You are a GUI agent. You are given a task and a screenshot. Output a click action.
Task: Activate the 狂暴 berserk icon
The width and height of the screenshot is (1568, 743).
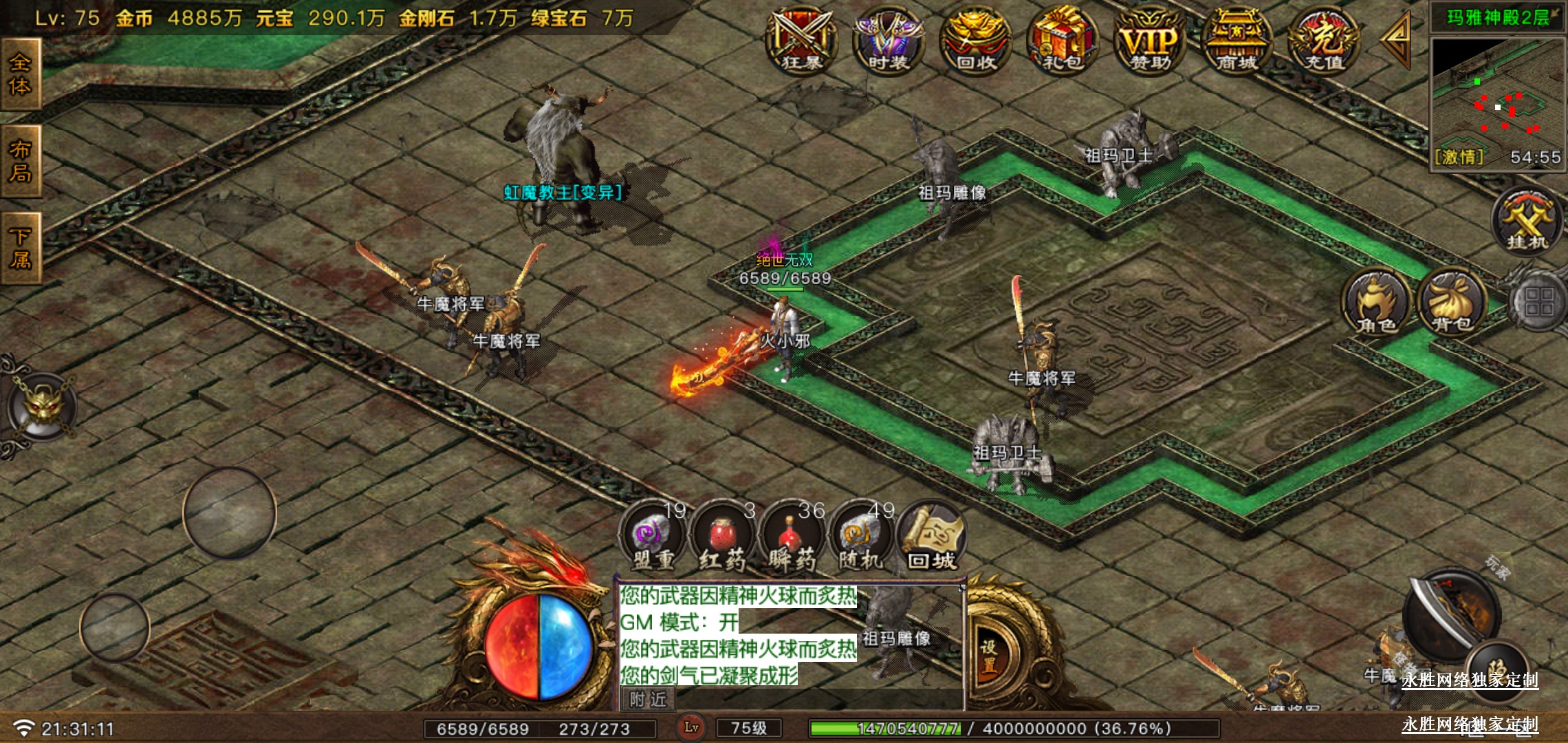coord(802,41)
